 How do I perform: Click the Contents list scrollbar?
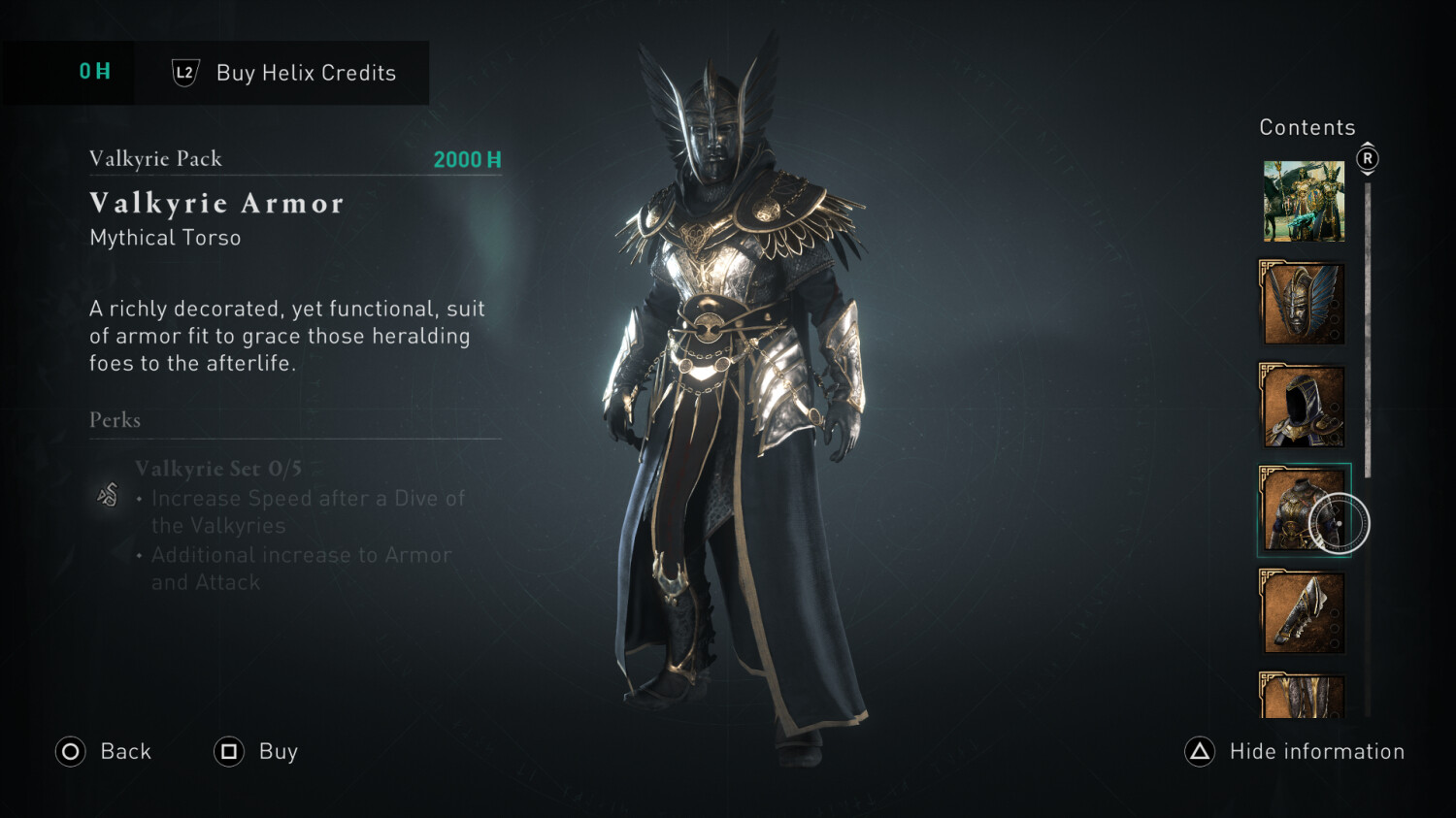[1368, 330]
